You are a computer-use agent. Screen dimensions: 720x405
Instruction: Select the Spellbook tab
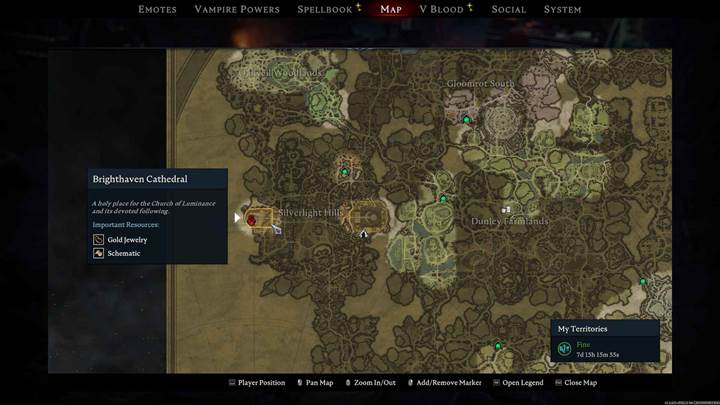tap(324, 10)
